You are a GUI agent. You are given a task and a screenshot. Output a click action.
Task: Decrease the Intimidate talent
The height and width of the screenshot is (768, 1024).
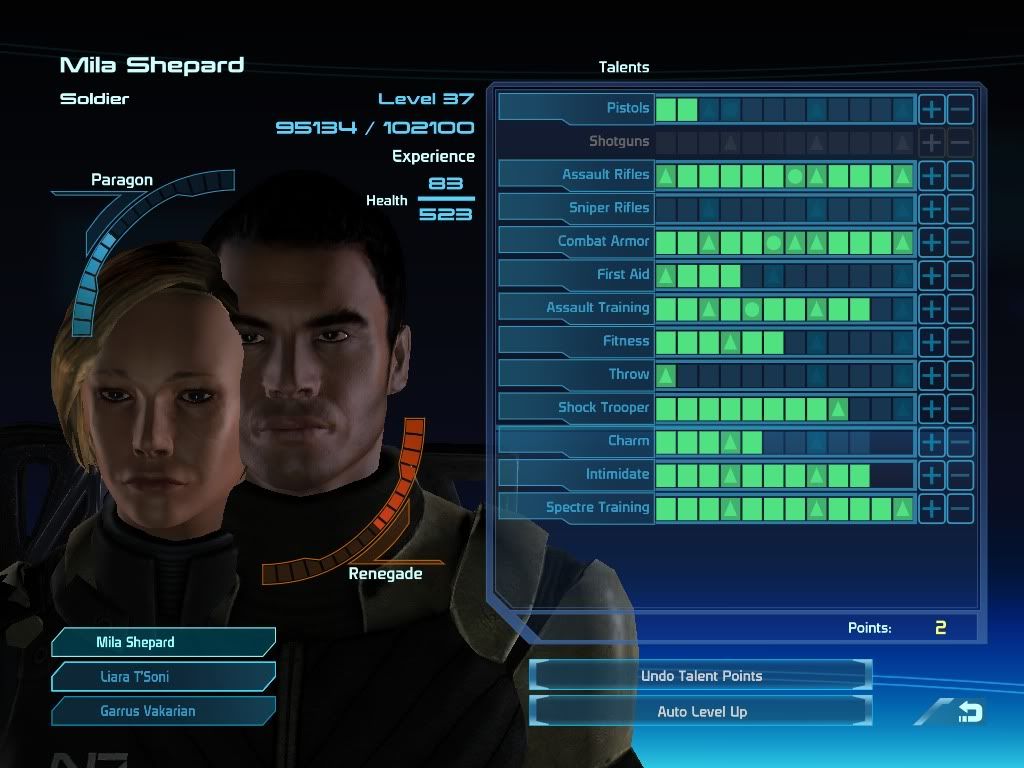point(959,475)
